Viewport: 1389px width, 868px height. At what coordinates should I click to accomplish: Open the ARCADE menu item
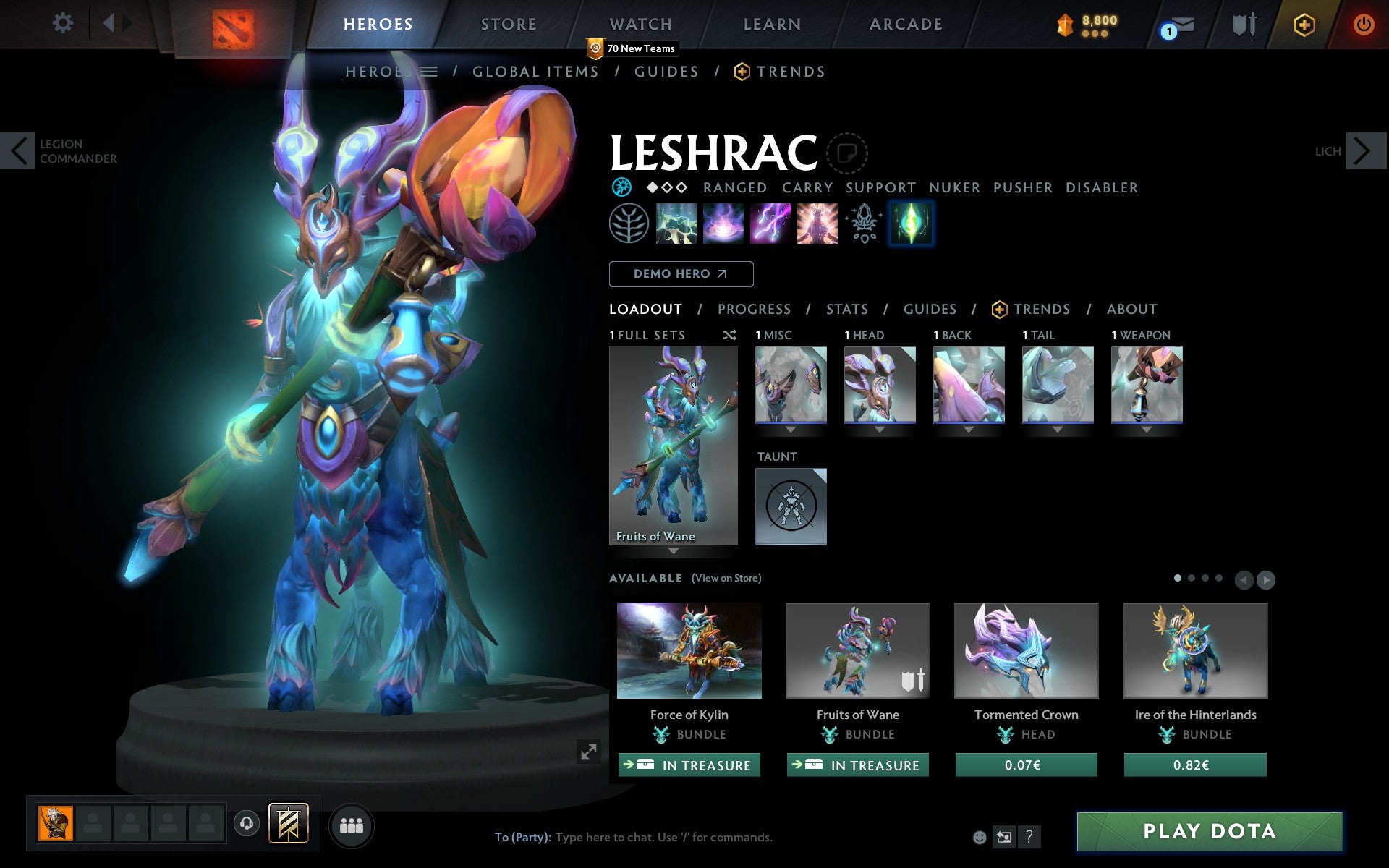pyautogui.click(x=905, y=24)
